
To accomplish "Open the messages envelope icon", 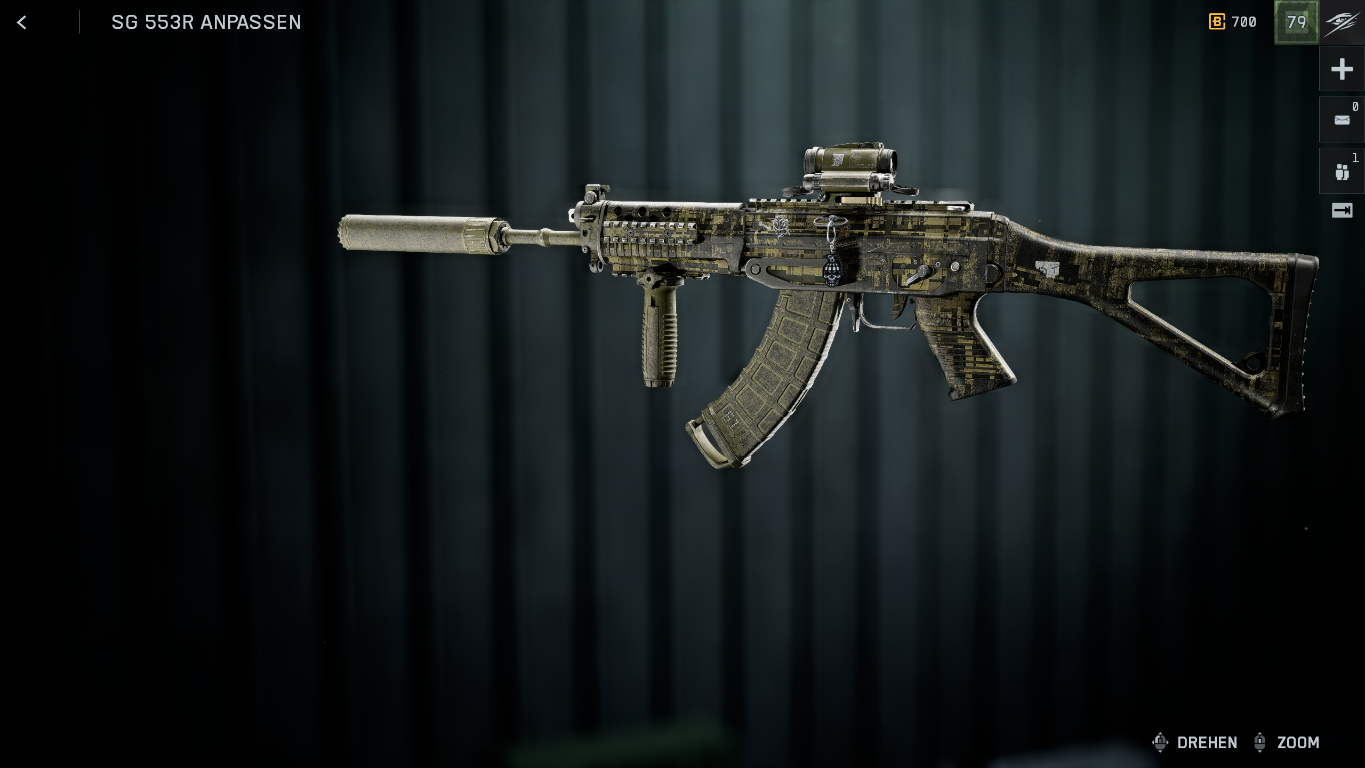I will point(1342,120).
